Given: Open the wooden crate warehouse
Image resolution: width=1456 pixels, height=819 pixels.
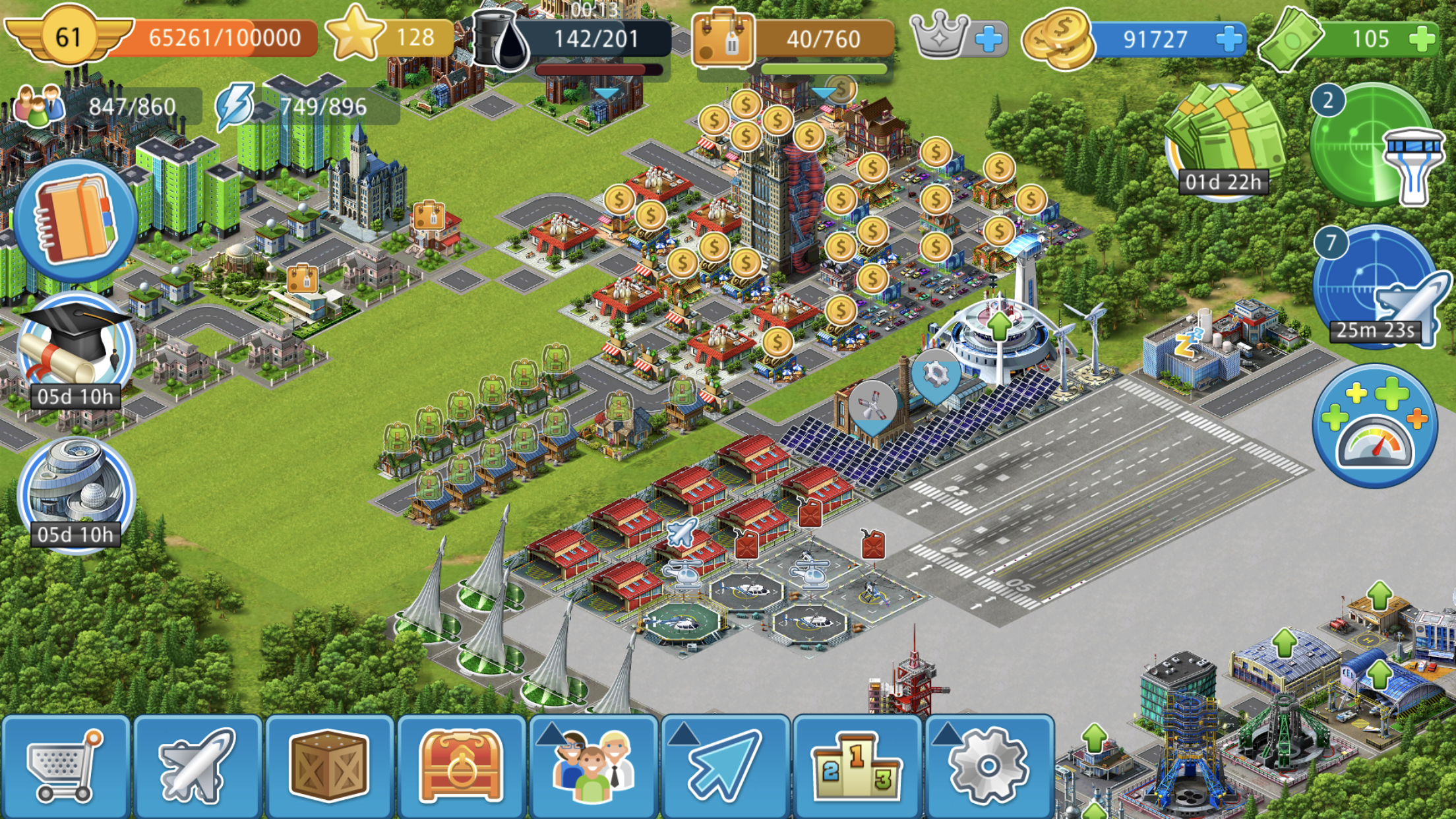Looking at the screenshot, I should 328,766.
